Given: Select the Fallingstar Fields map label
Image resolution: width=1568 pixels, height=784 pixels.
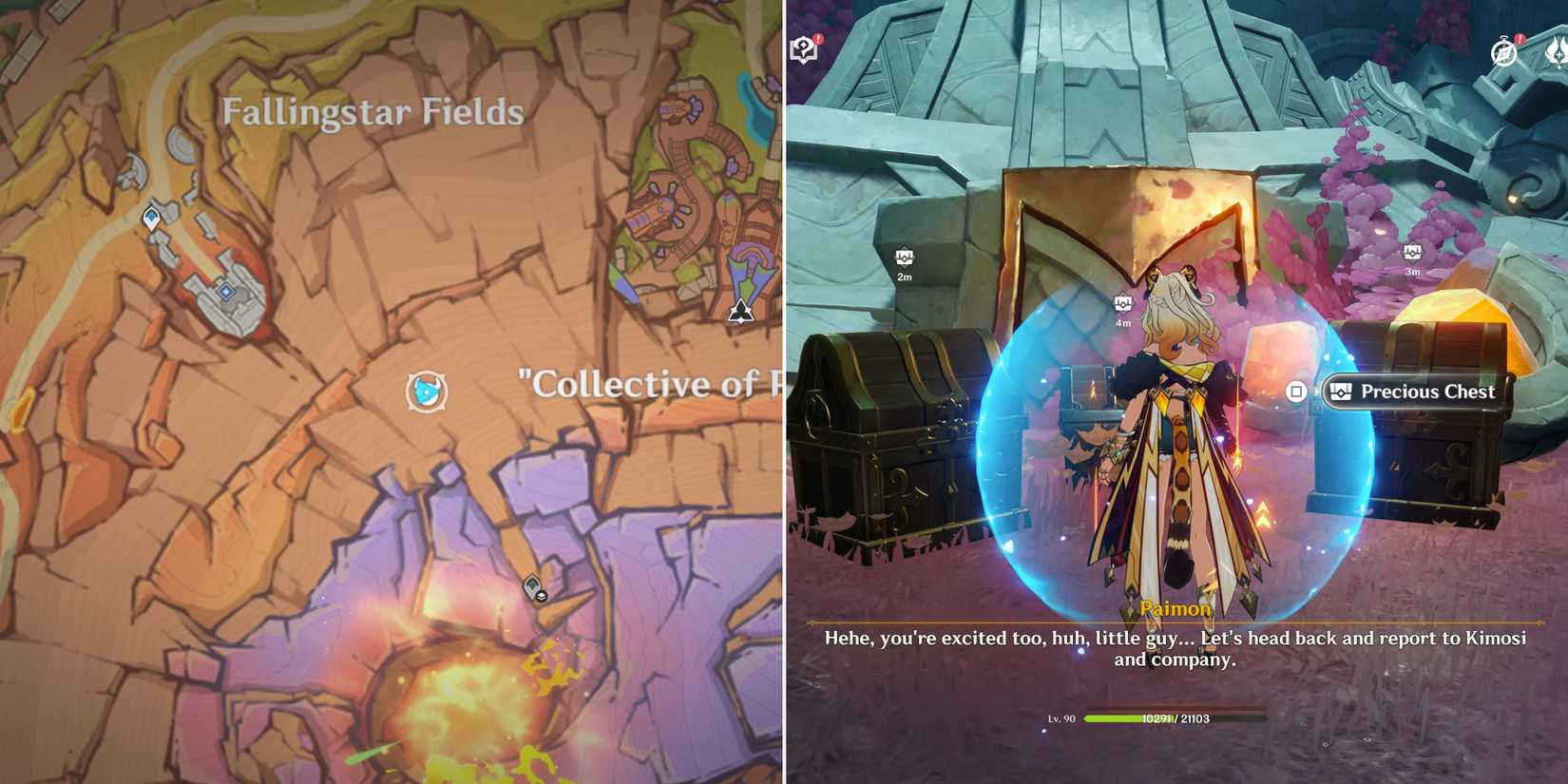Looking at the screenshot, I should coord(371,111).
